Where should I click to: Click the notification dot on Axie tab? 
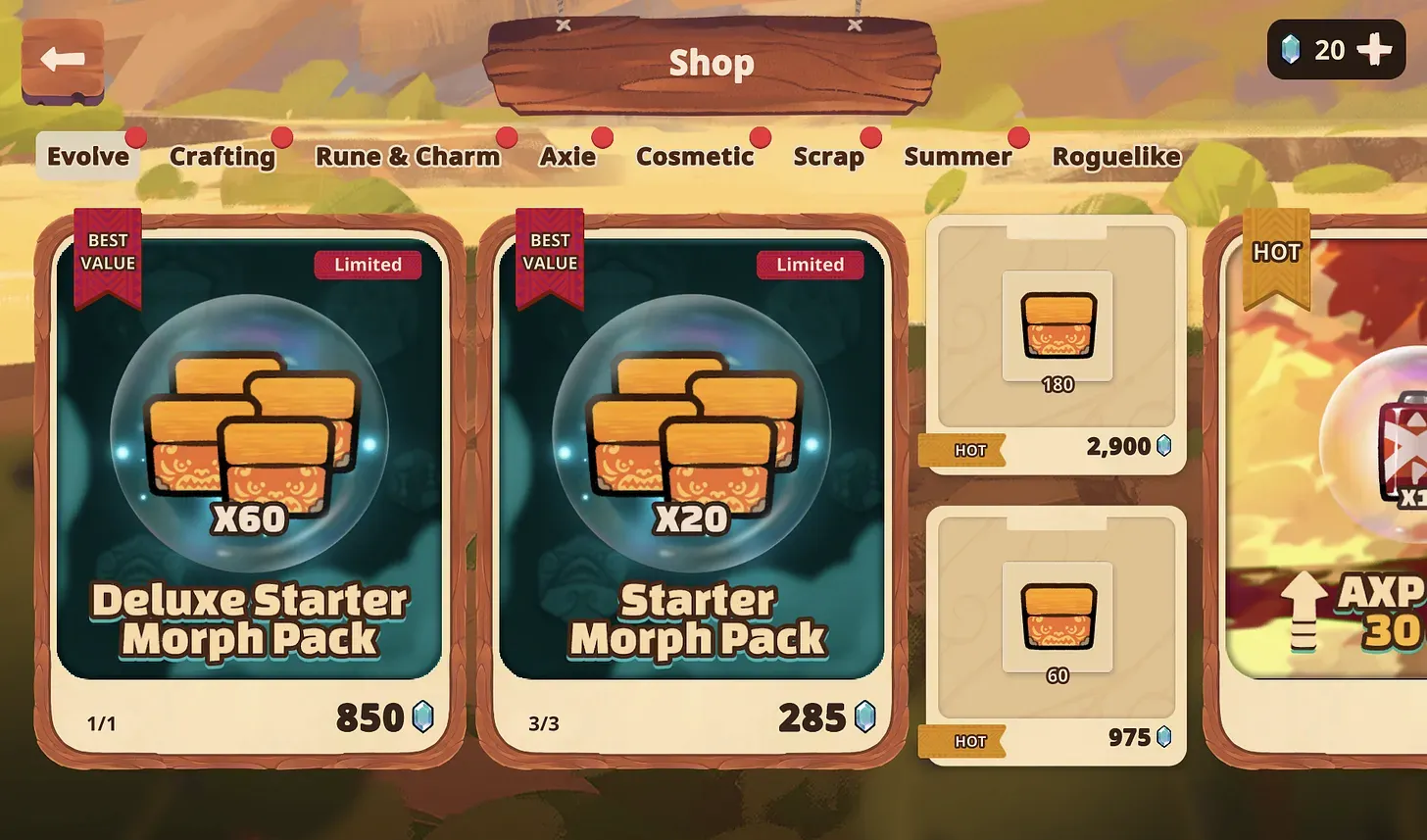[603, 137]
